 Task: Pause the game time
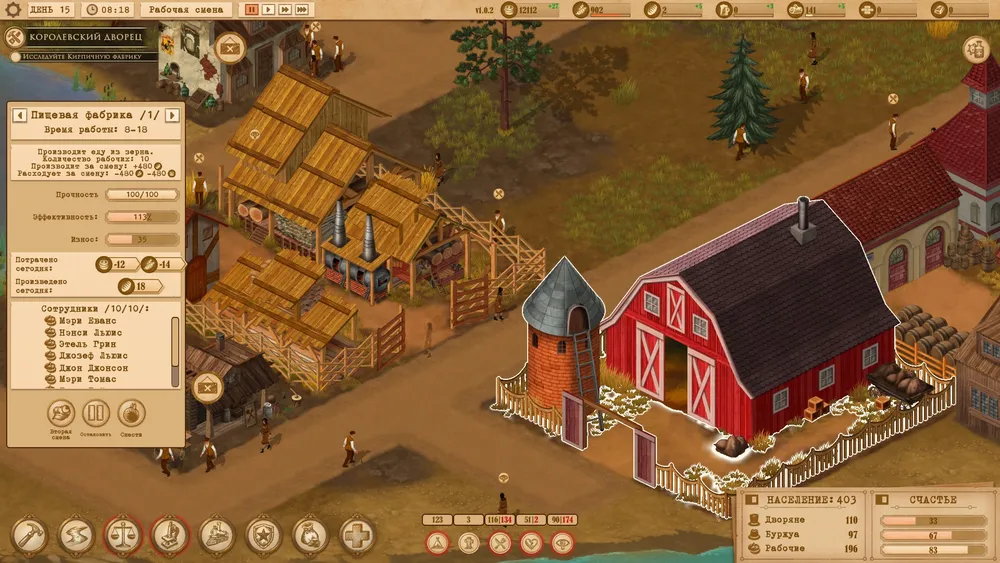point(252,9)
